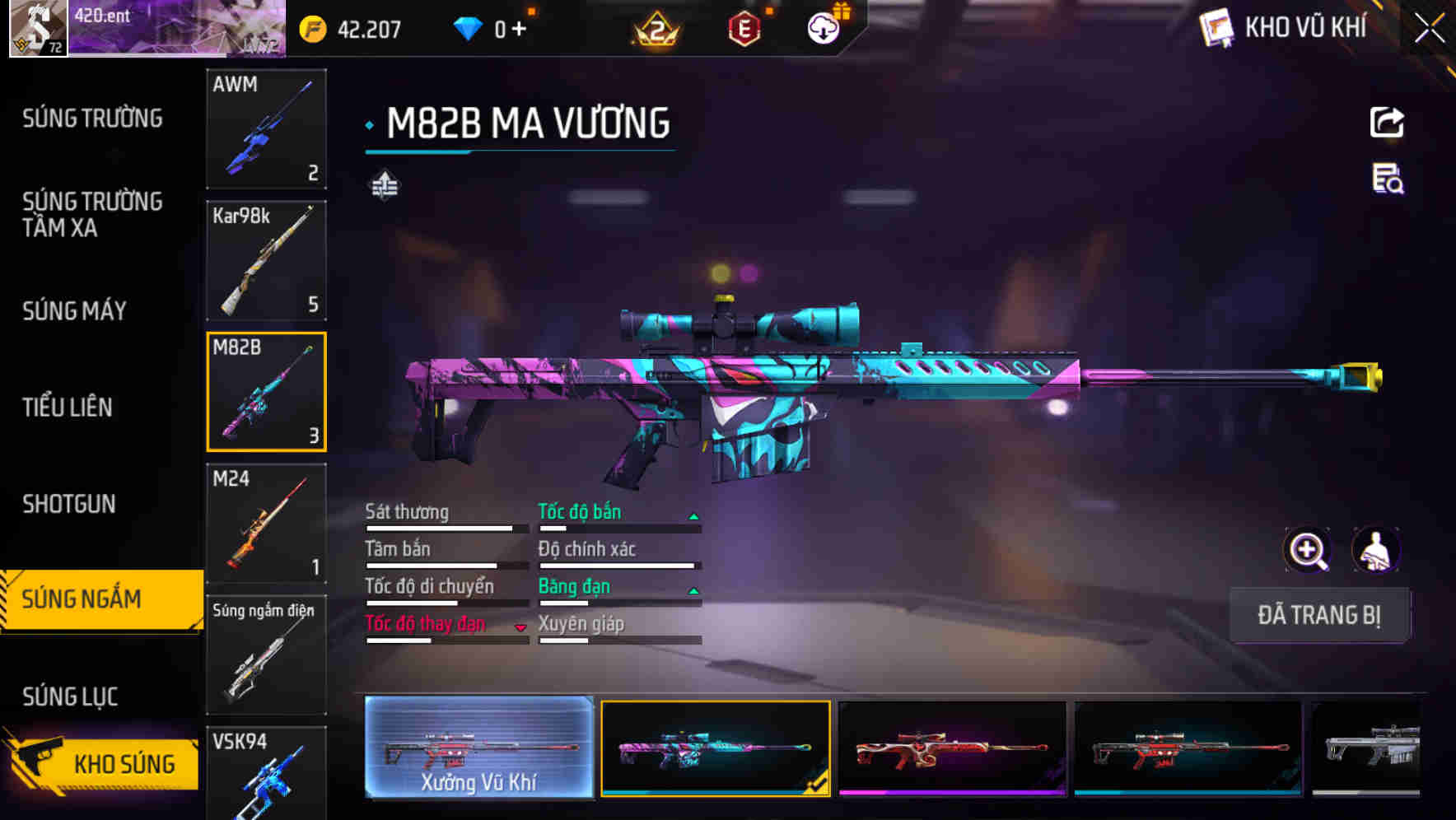Open the share icon beside the weapon display
This screenshot has height=820, width=1456.
point(1387,122)
